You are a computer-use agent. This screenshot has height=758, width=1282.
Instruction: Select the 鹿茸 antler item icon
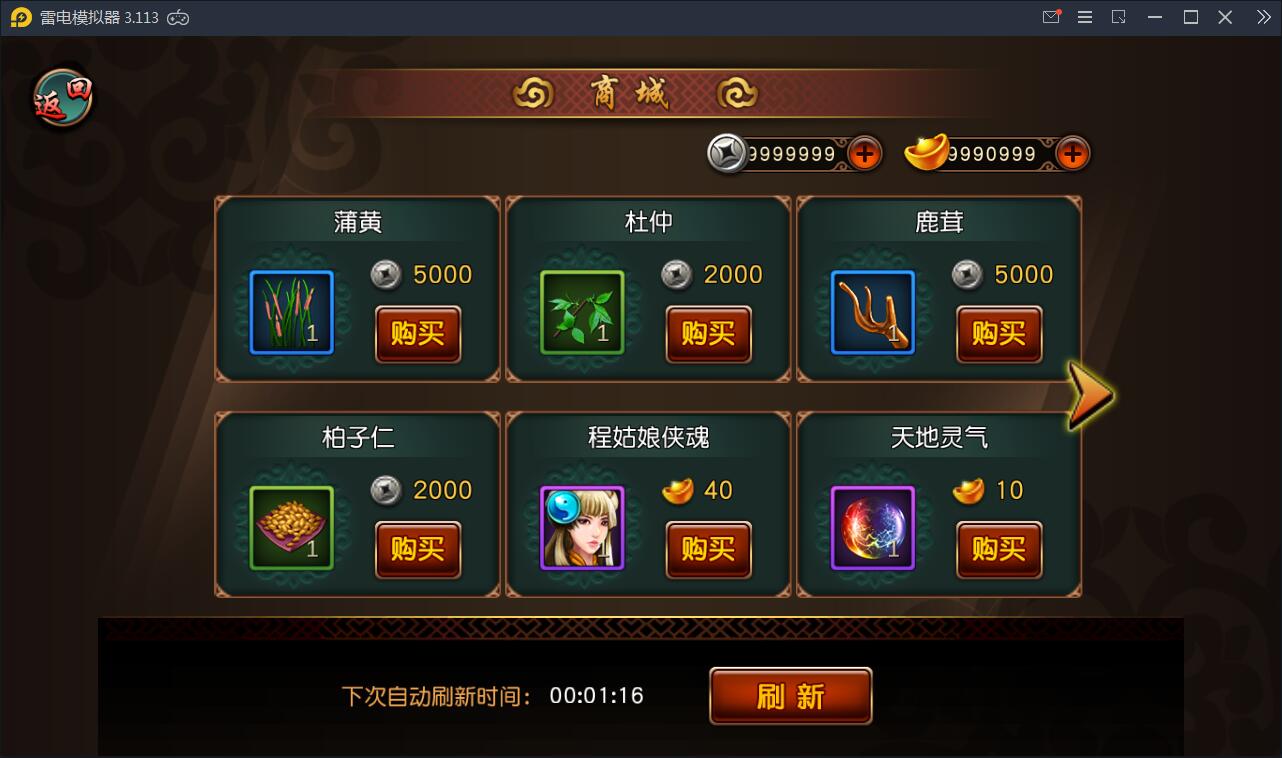point(872,313)
